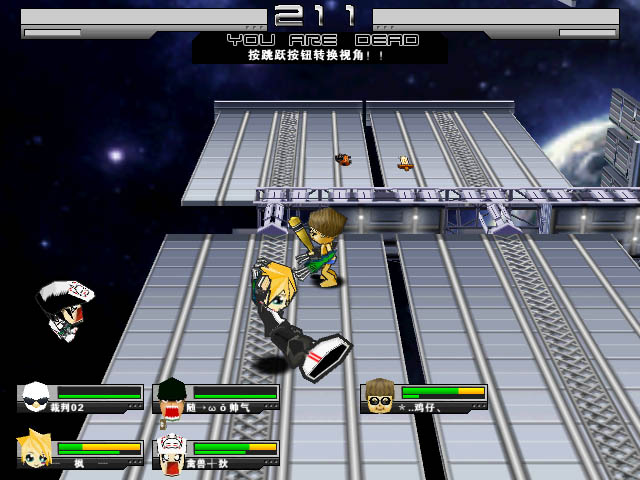
Task: Select the 禽兽十狄 white-hat player portrait
Action: 171,453
